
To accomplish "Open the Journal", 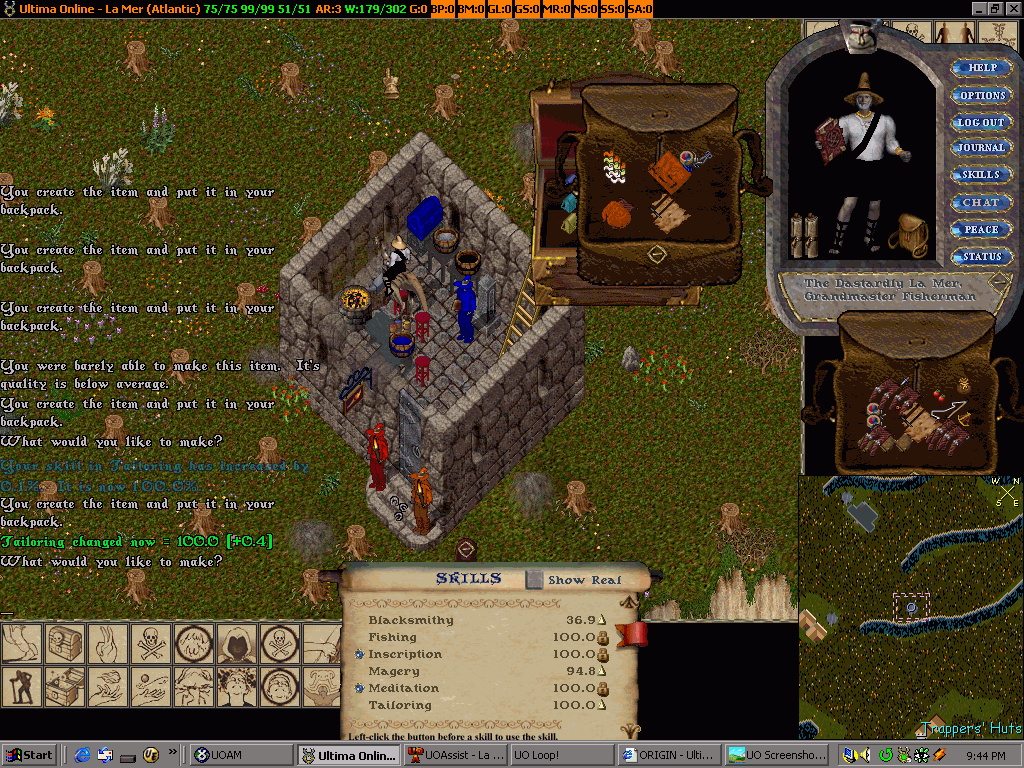I will click(x=981, y=148).
